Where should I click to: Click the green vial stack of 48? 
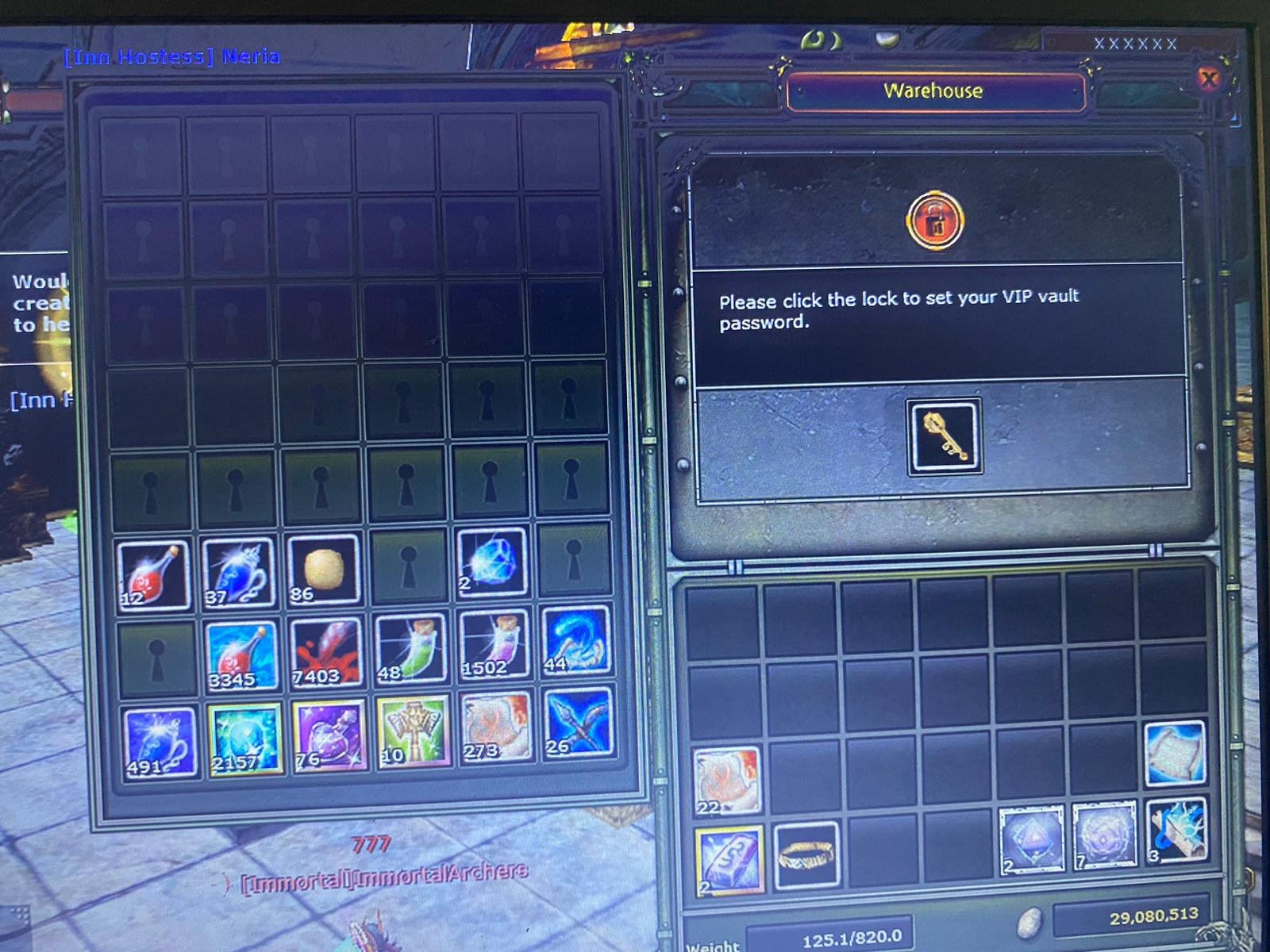410,652
